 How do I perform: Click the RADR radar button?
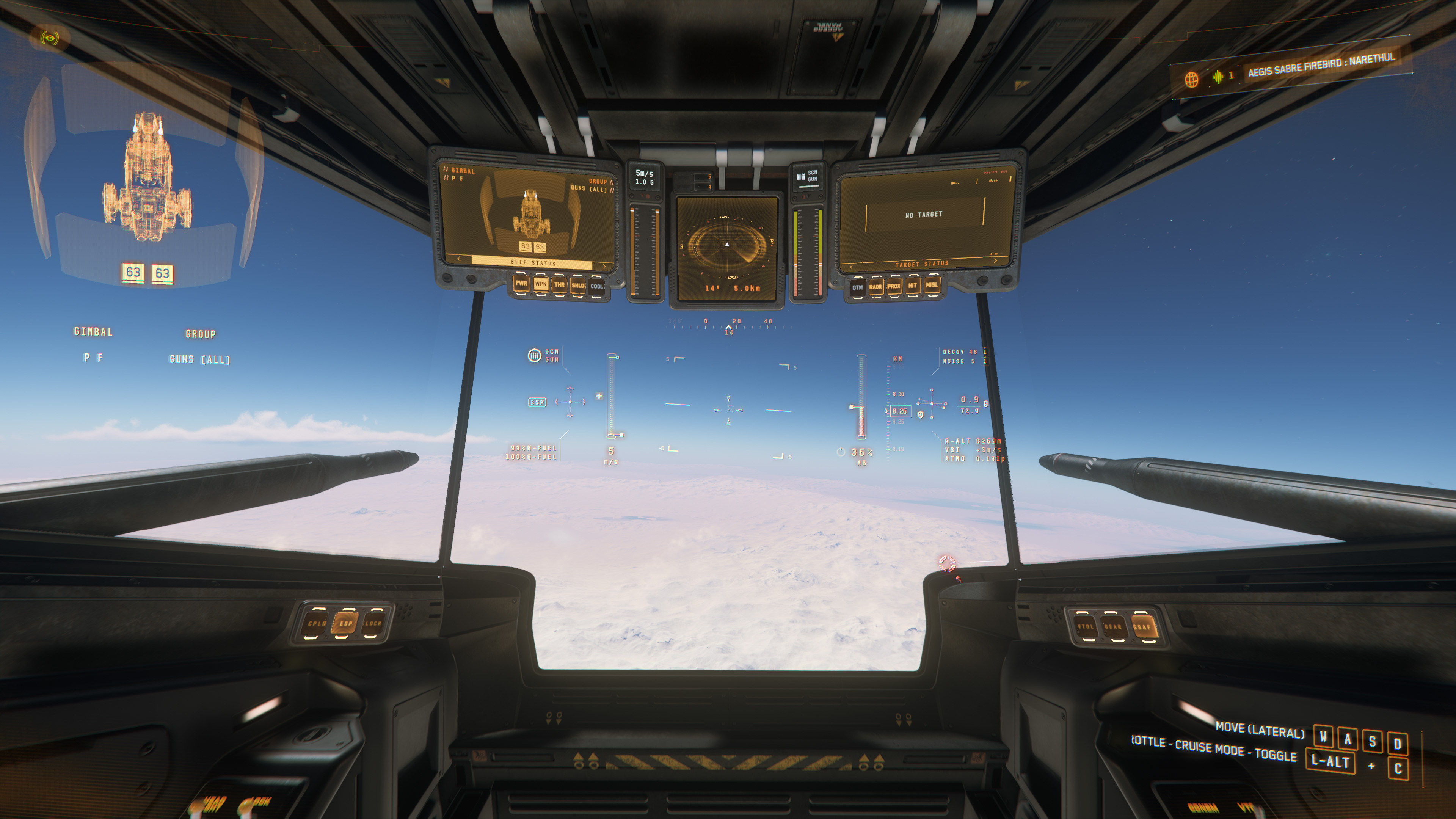click(875, 287)
